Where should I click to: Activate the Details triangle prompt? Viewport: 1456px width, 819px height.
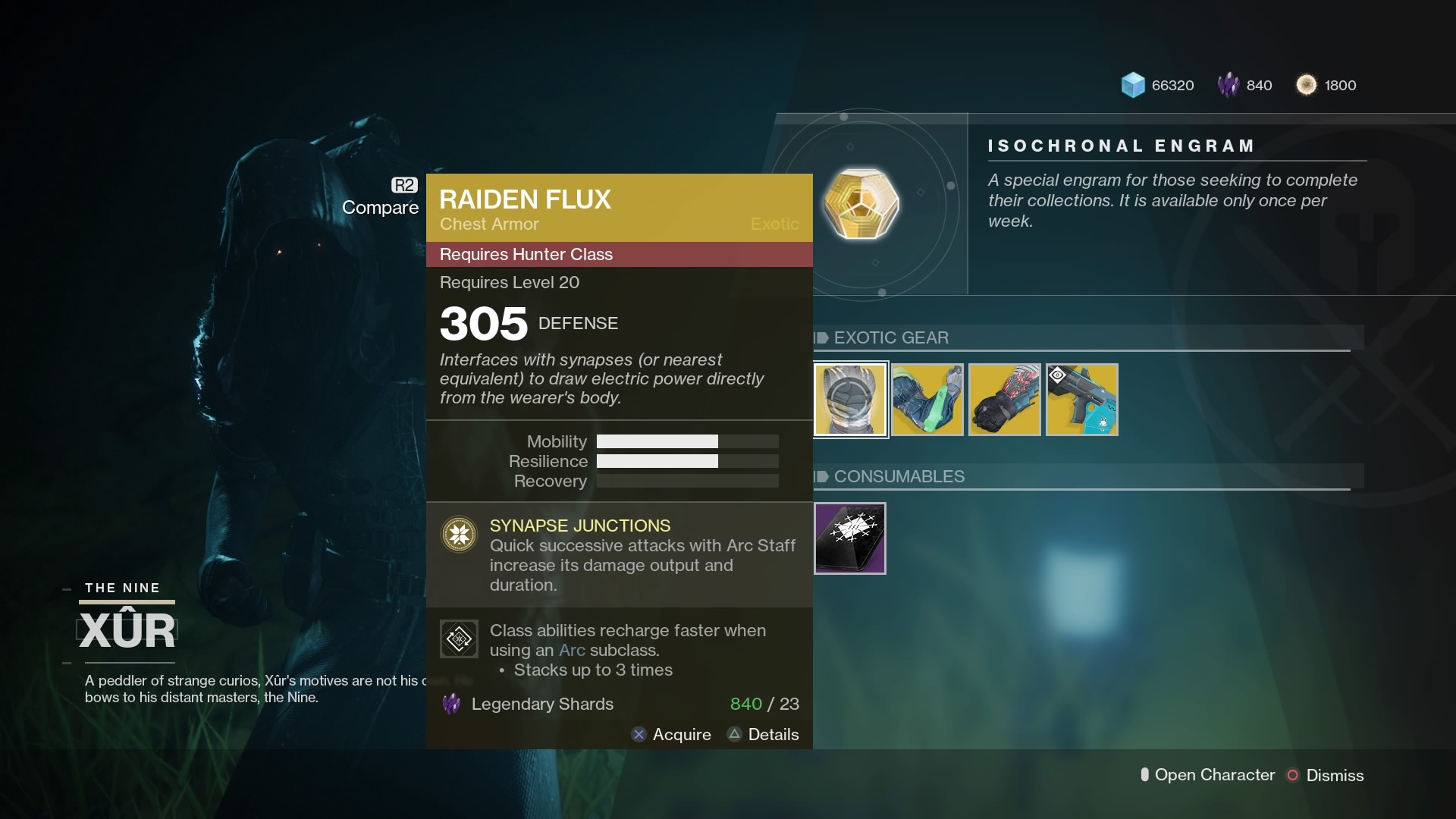click(733, 734)
